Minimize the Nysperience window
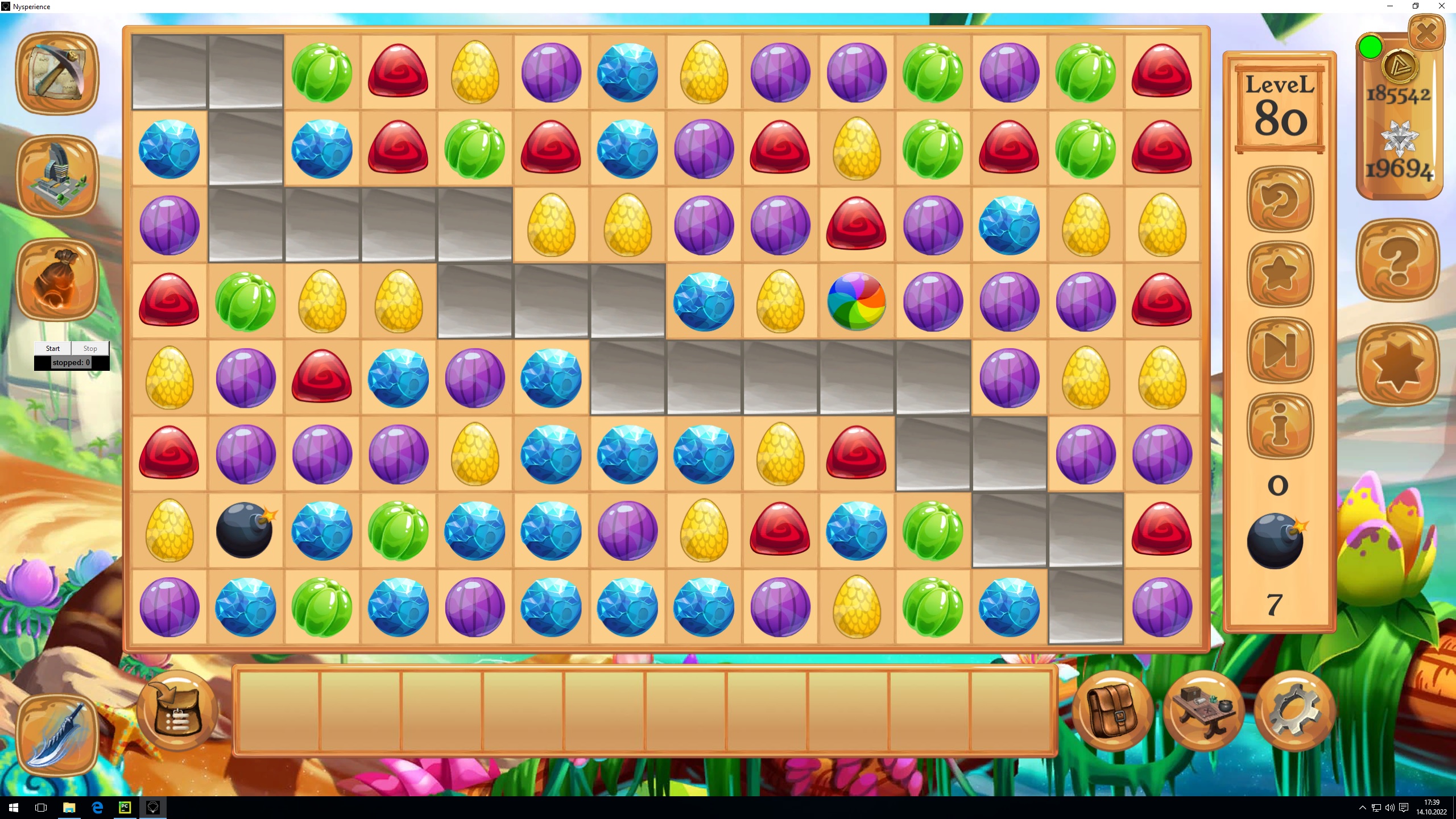The width and height of the screenshot is (1456, 819). coord(1390,6)
